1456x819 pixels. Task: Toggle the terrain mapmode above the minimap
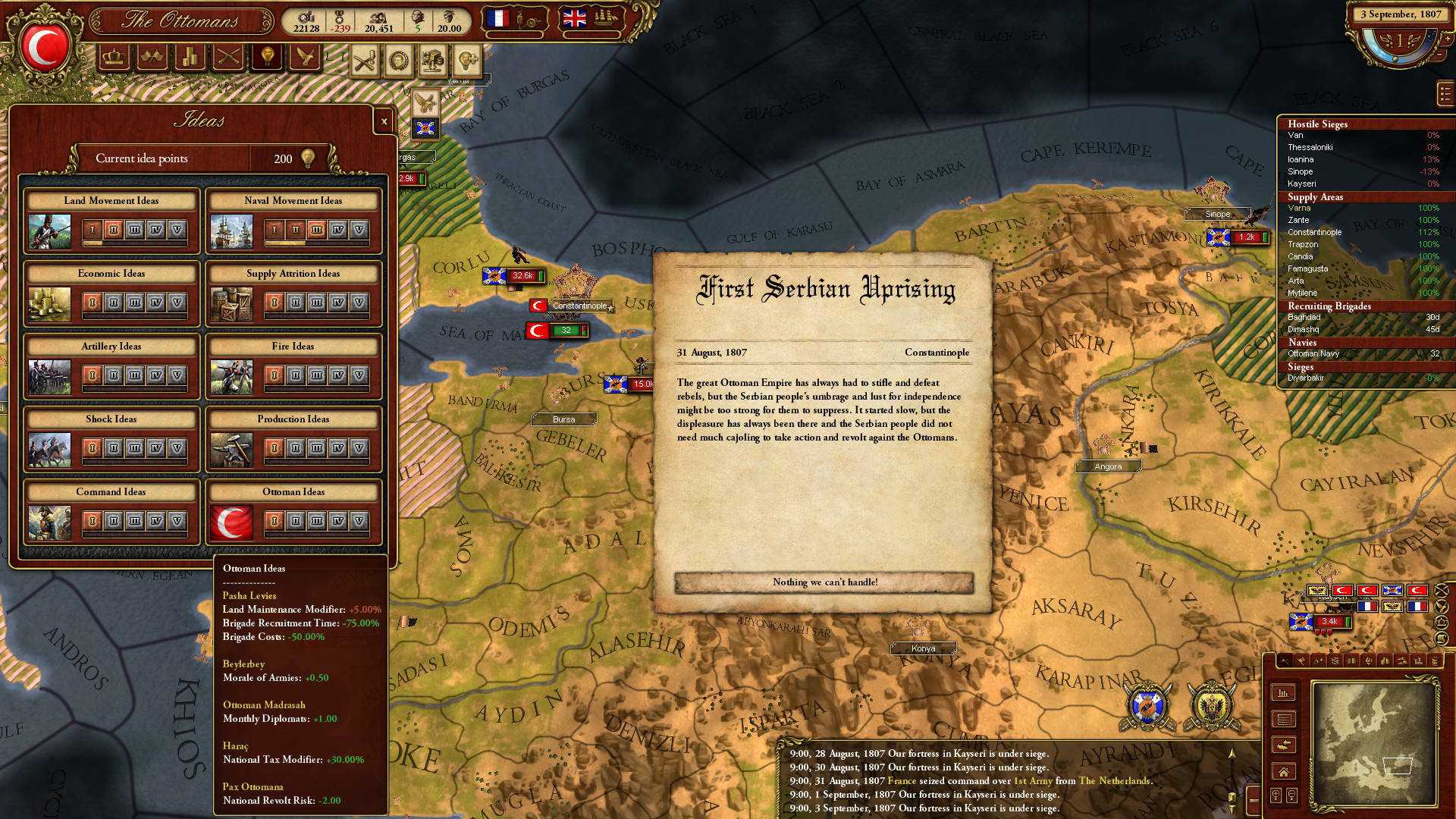click(1285, 661)
